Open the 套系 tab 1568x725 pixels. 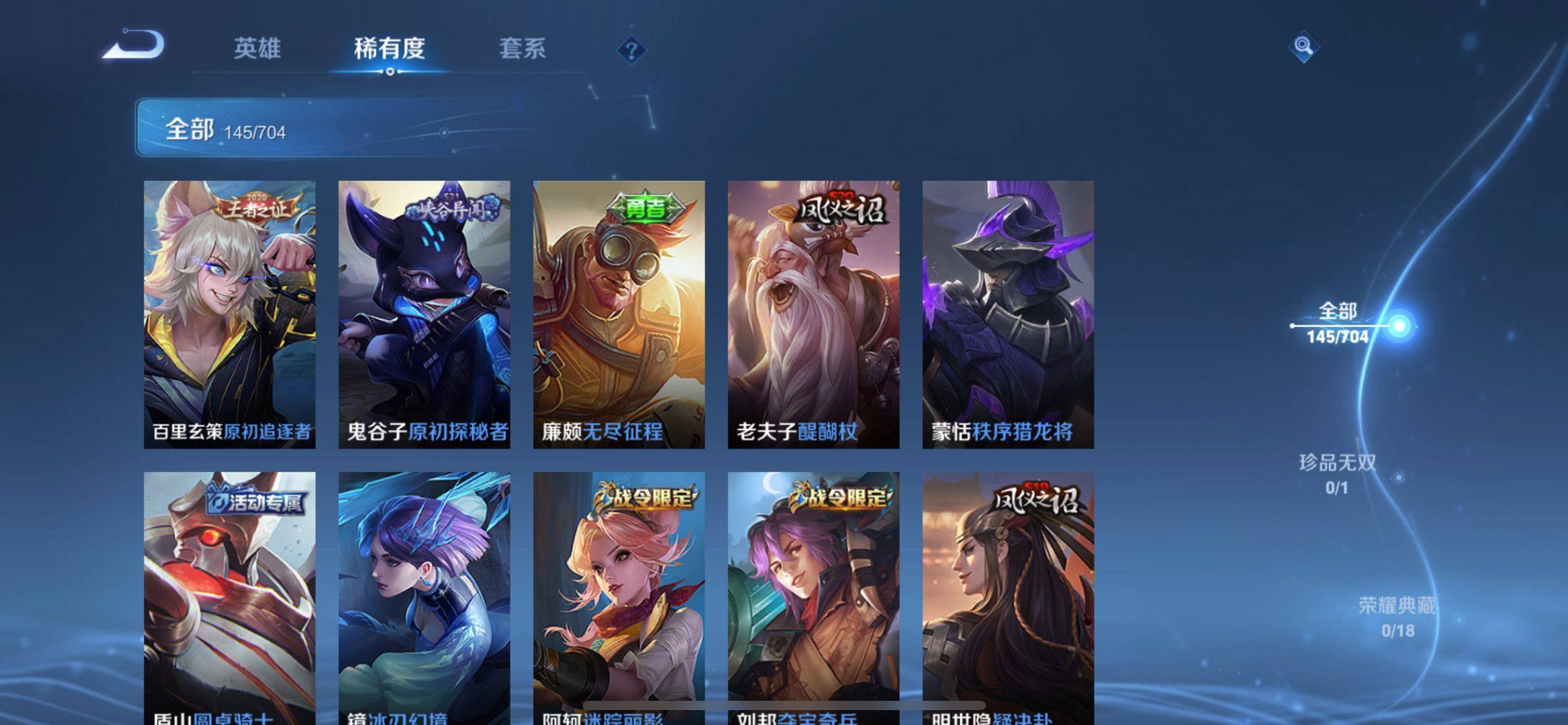pyautogui.click(x=522, y=48)
